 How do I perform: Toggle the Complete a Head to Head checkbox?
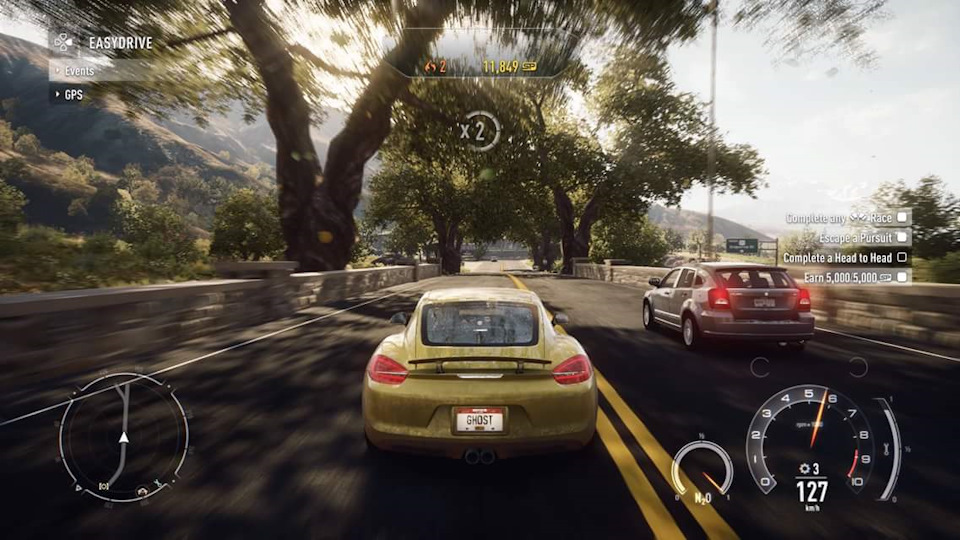(902, 257)
